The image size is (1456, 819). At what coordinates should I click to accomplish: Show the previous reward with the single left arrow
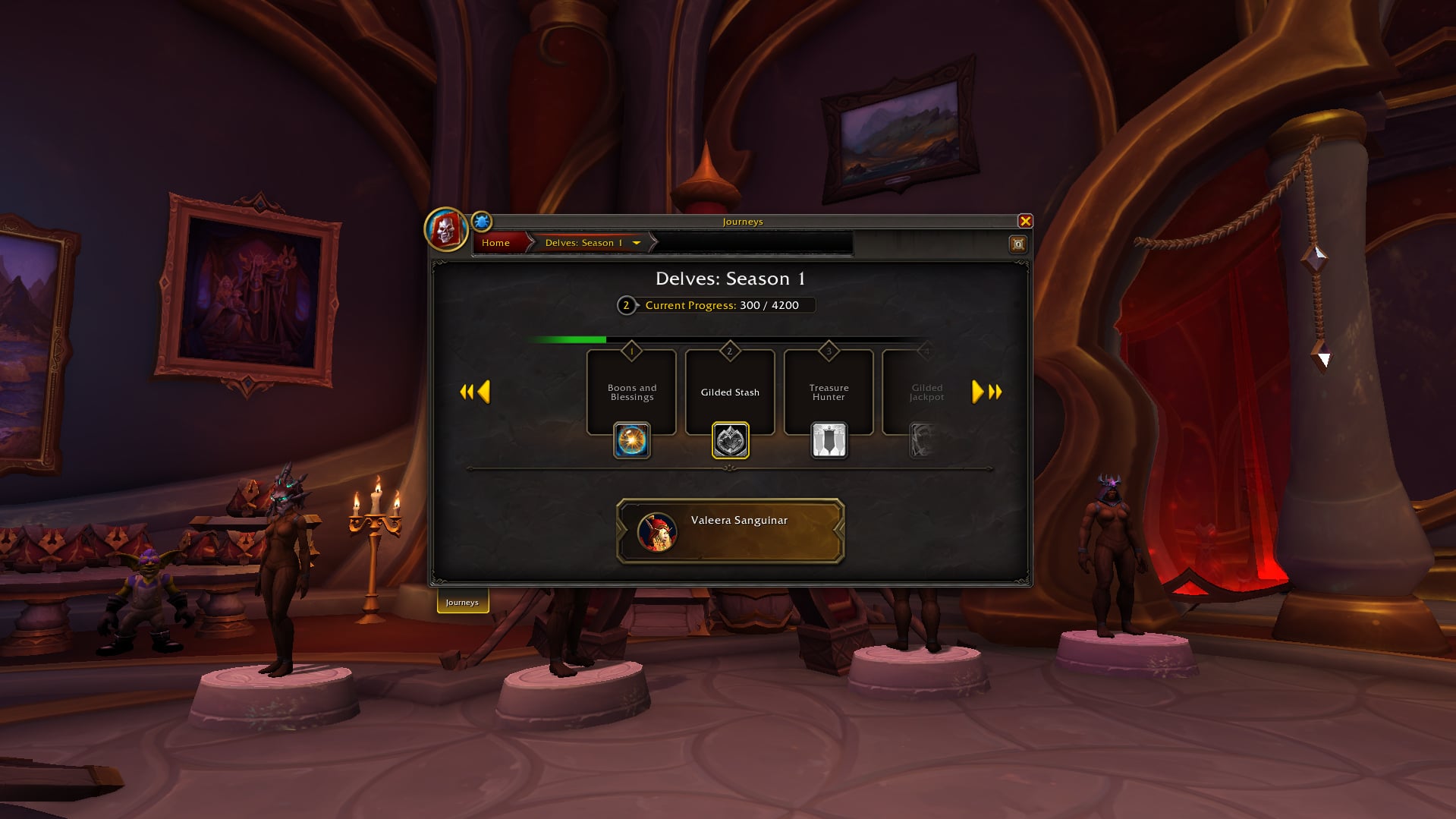click(484, 392)
